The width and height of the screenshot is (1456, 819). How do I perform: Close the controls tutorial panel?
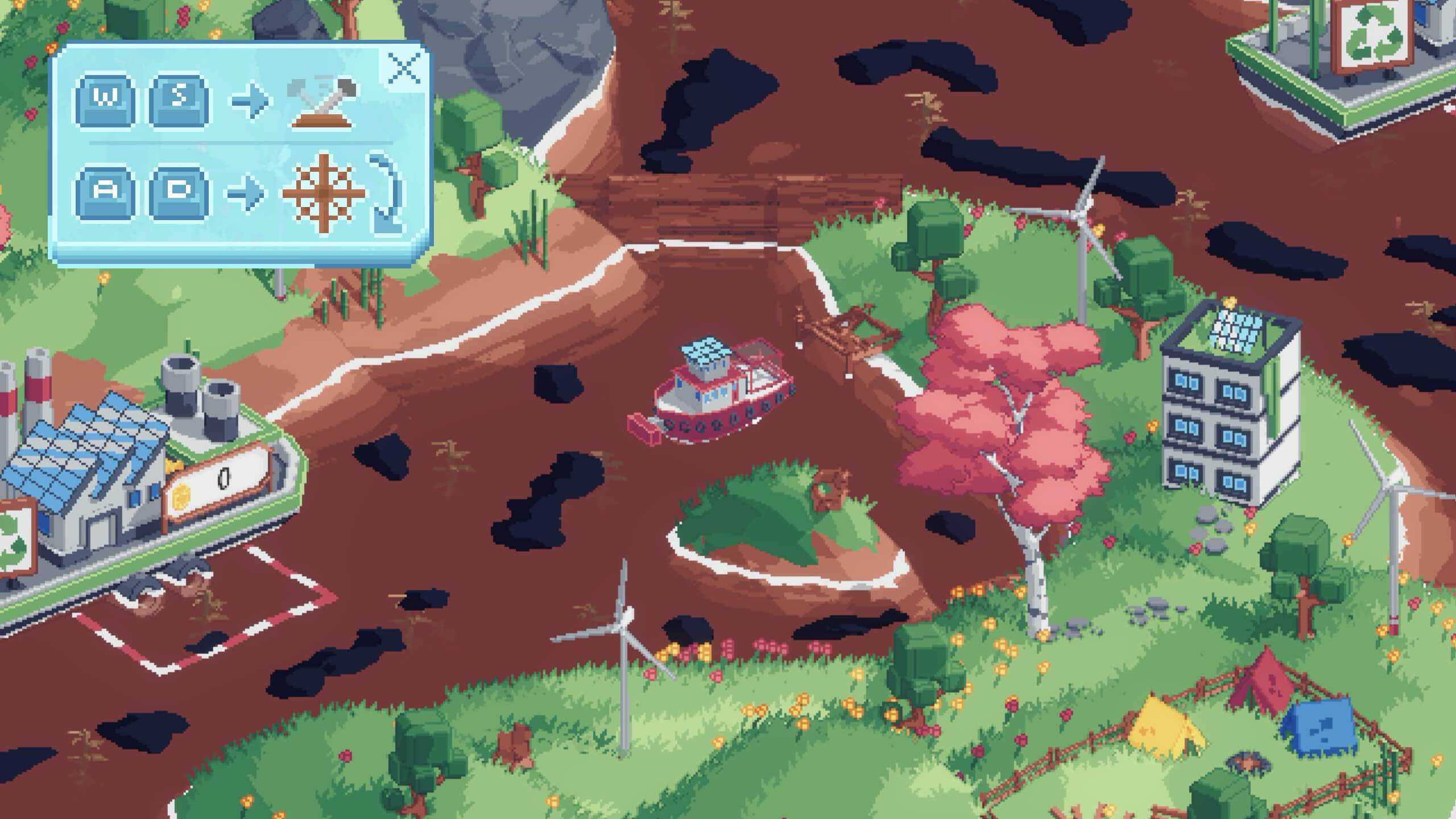(x=403, y=69)
